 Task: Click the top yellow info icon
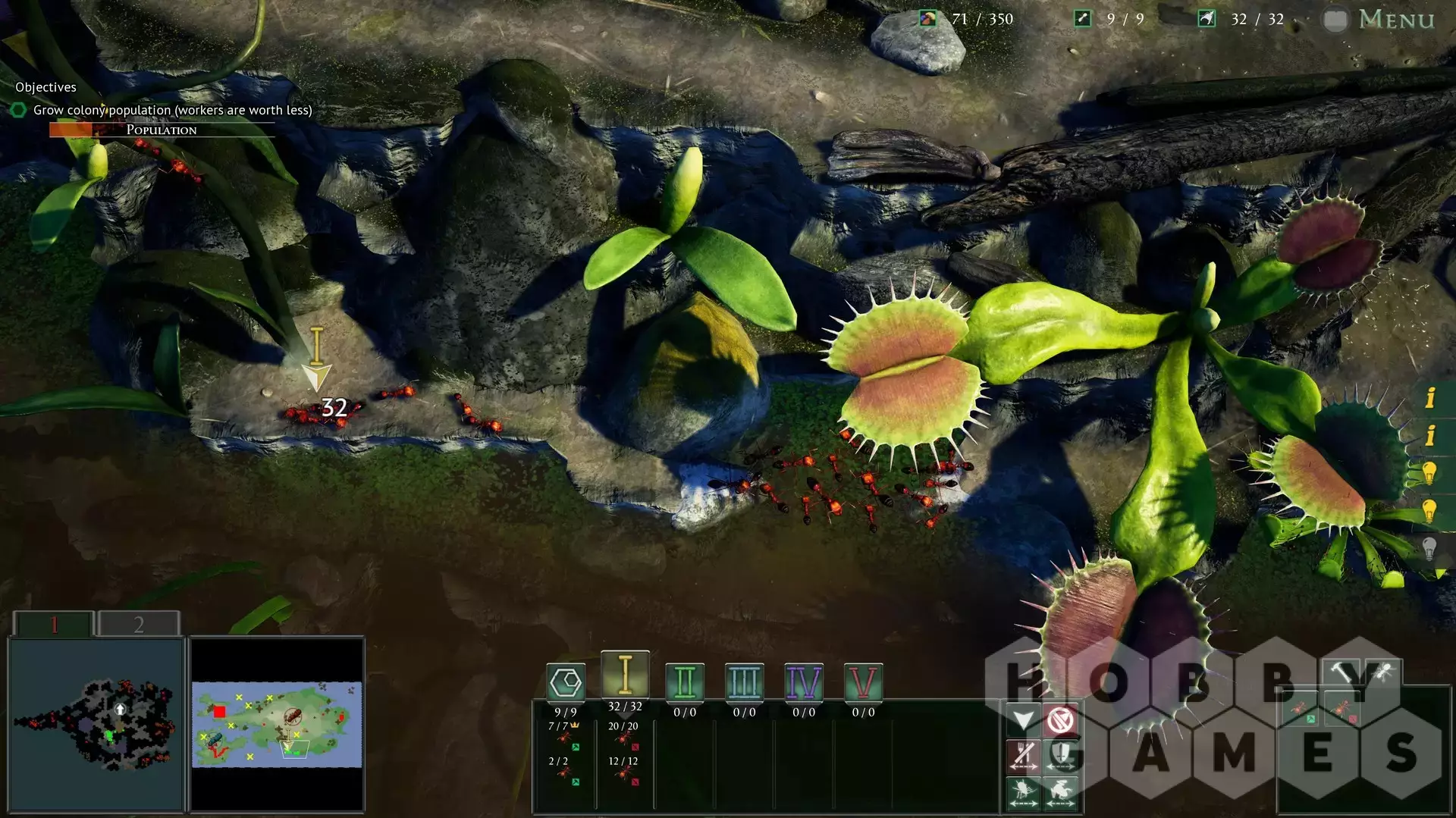coord(1430,397)
